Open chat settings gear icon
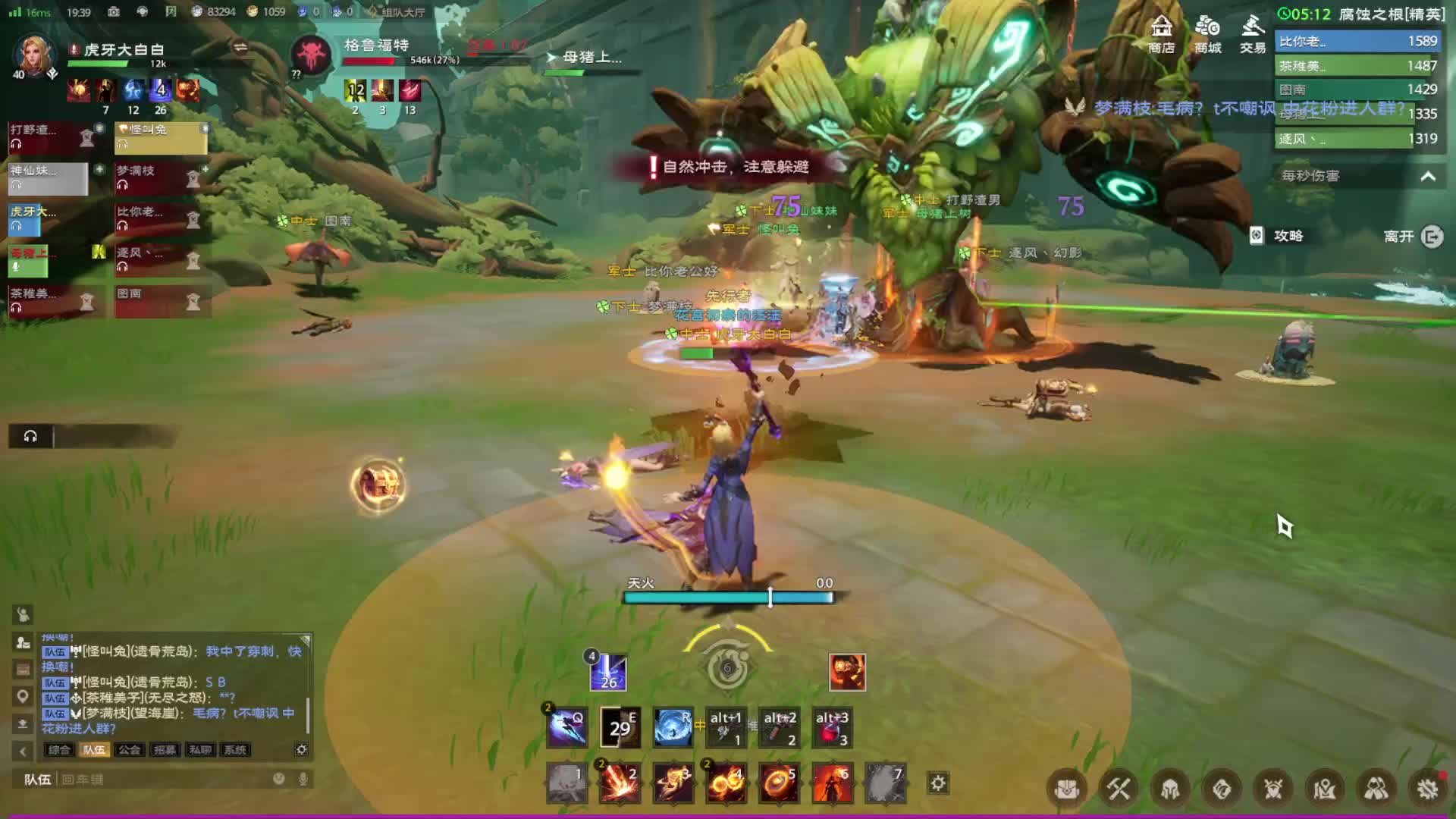This screenshot has width=1456, height=819. (x=302, y=749)
